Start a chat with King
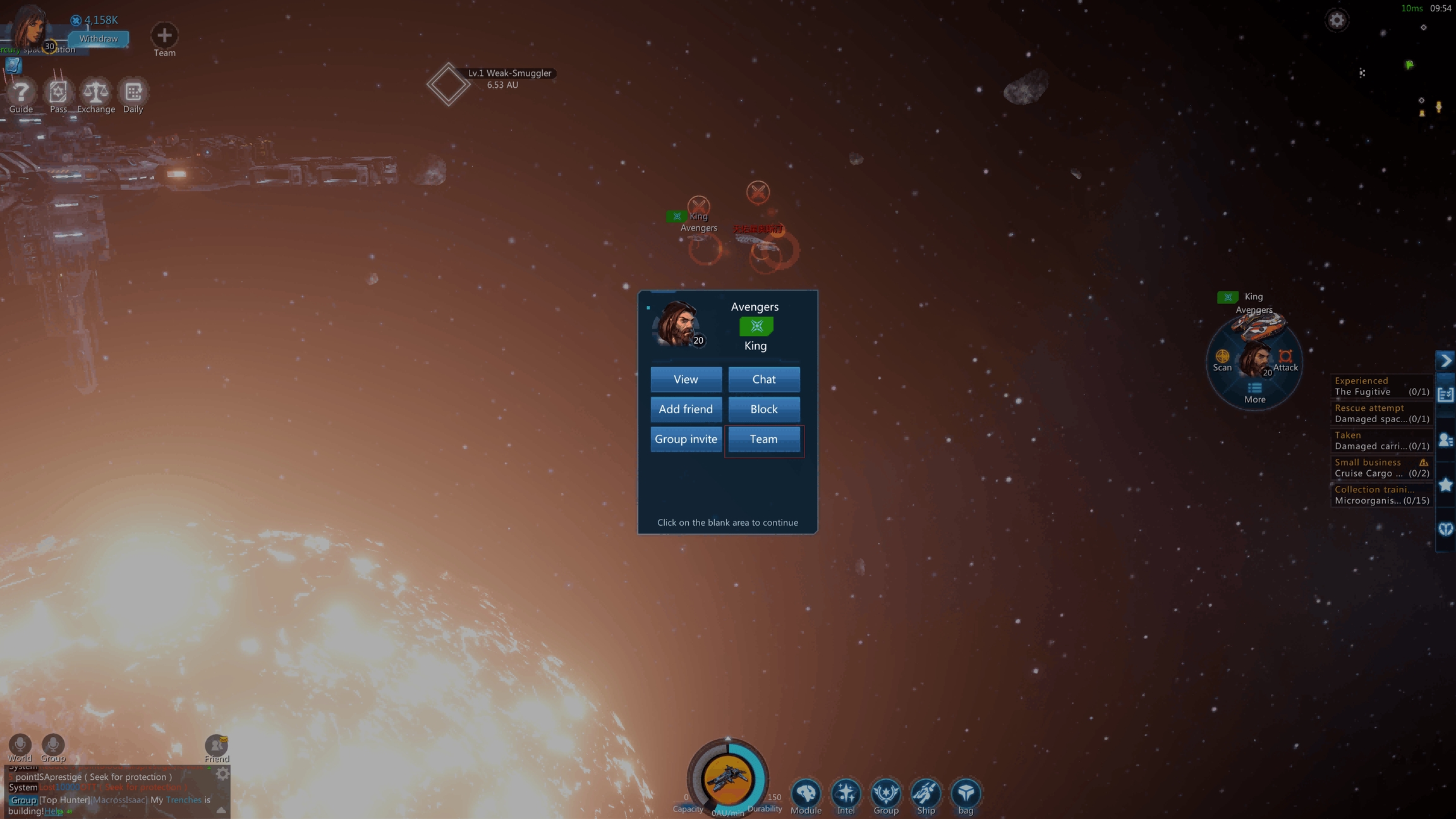Screen dimensions: 1456x819 pos(763,379)
